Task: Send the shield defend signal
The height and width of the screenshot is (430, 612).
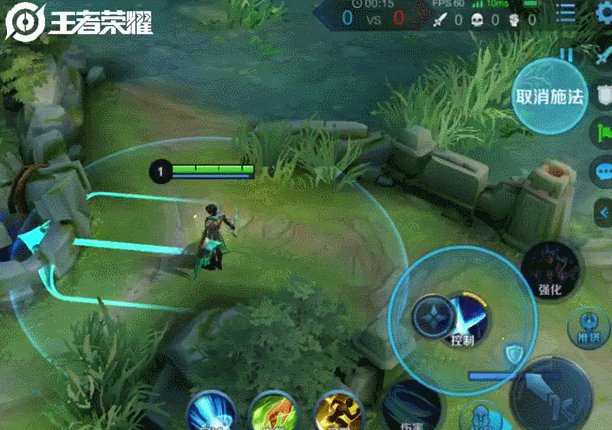Action: 602,94
